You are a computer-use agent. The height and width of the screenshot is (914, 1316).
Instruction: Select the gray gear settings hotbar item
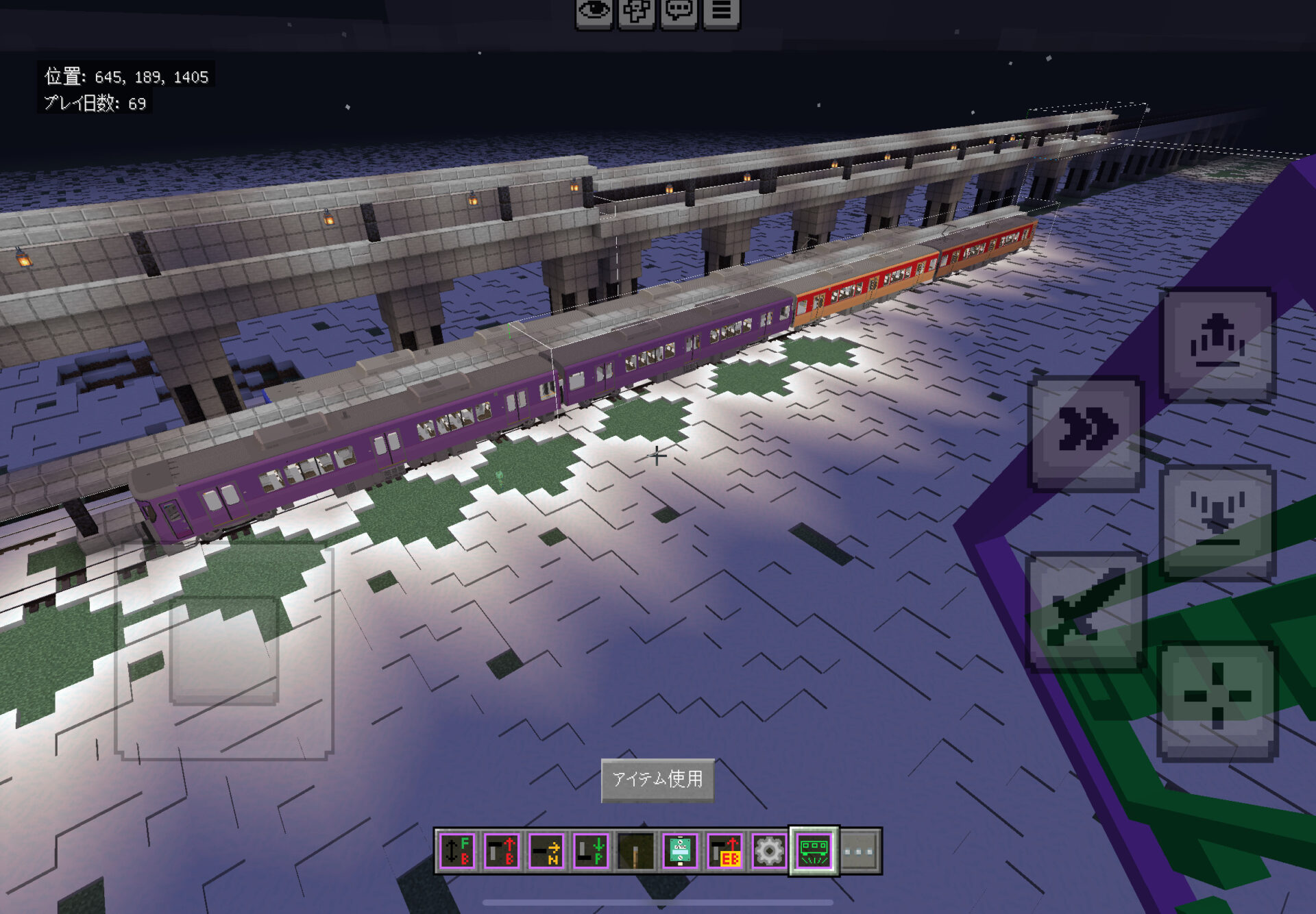(769, 851)
